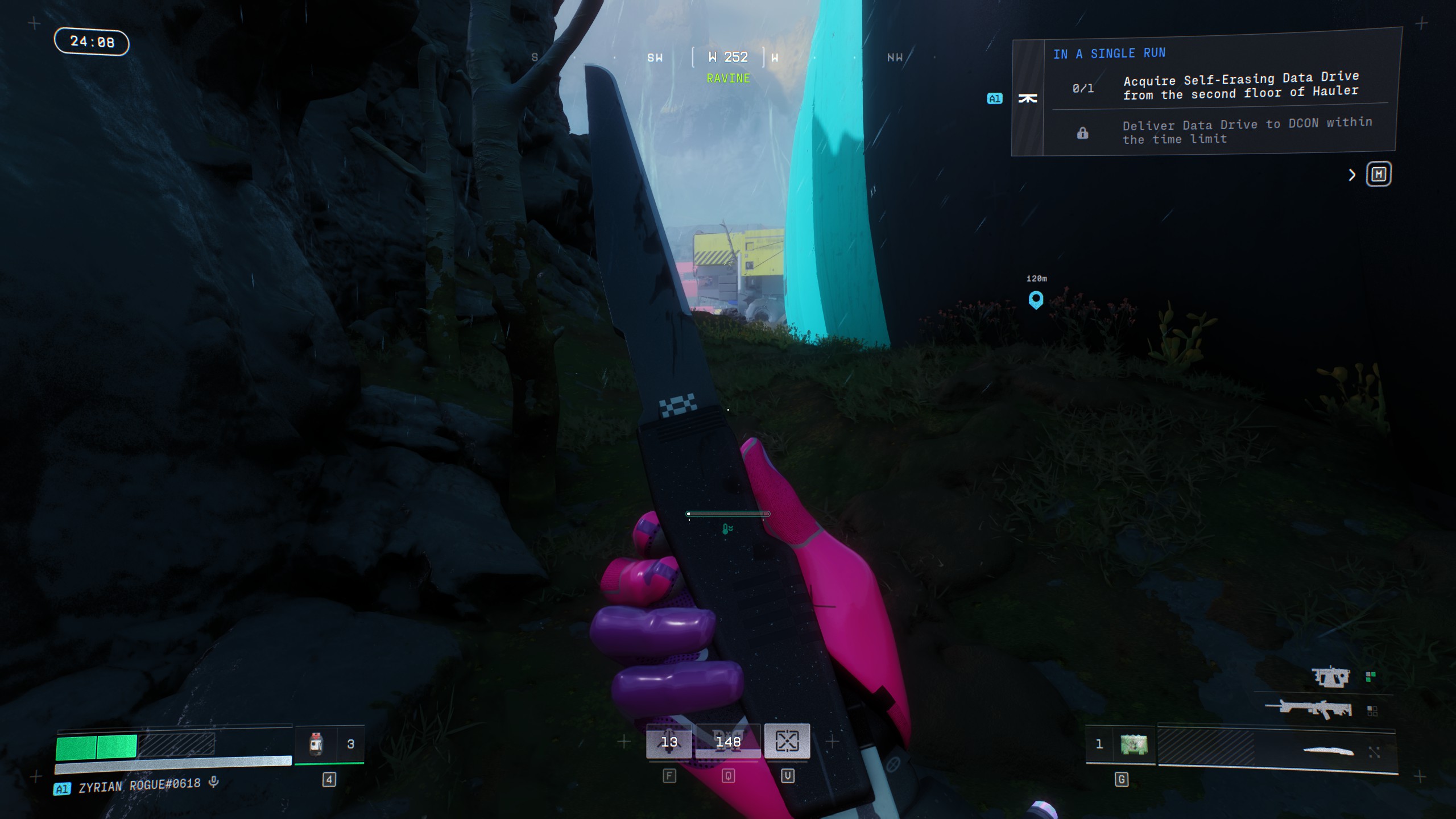Select the green grenade item slot
1456x819 pixels.
pos(1134,744)
